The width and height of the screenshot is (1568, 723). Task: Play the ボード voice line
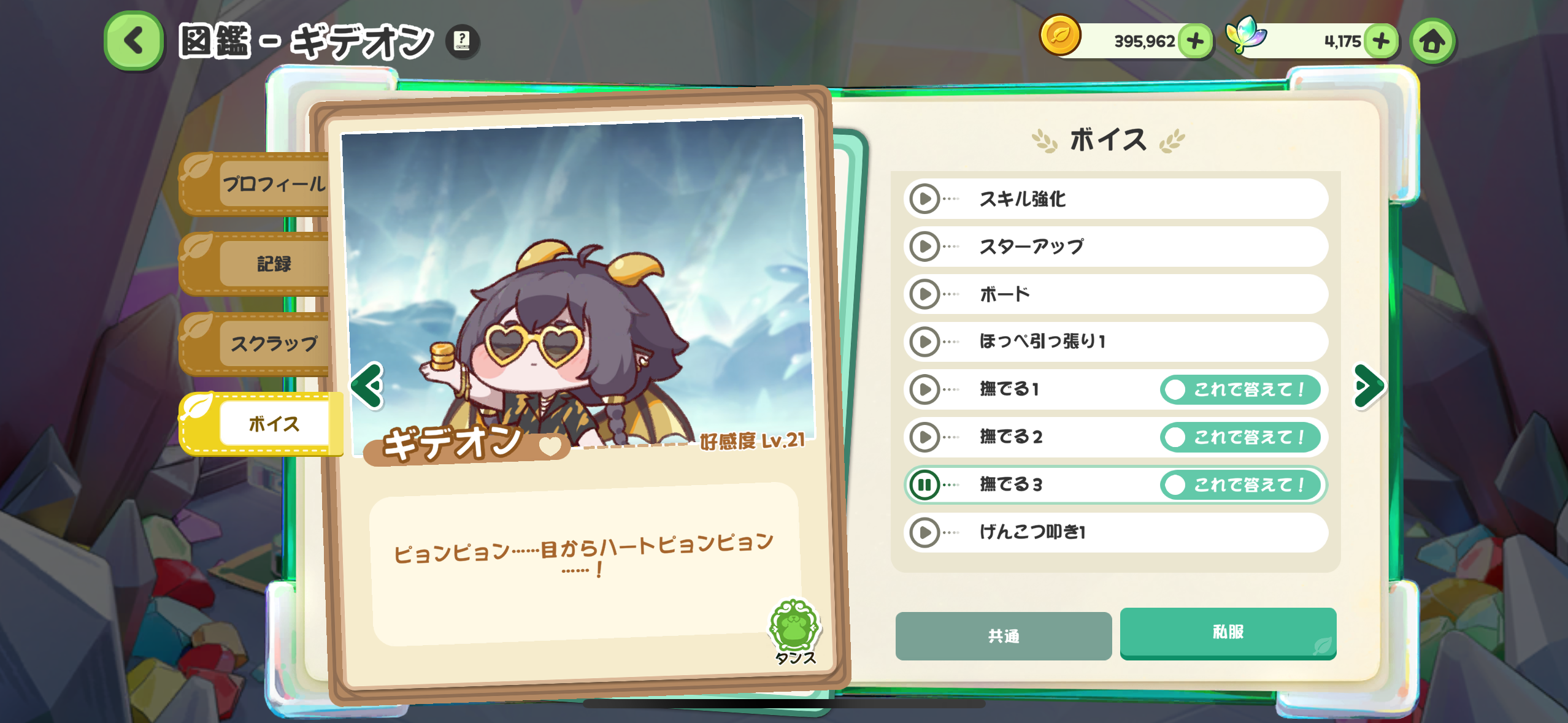(924, 294)
